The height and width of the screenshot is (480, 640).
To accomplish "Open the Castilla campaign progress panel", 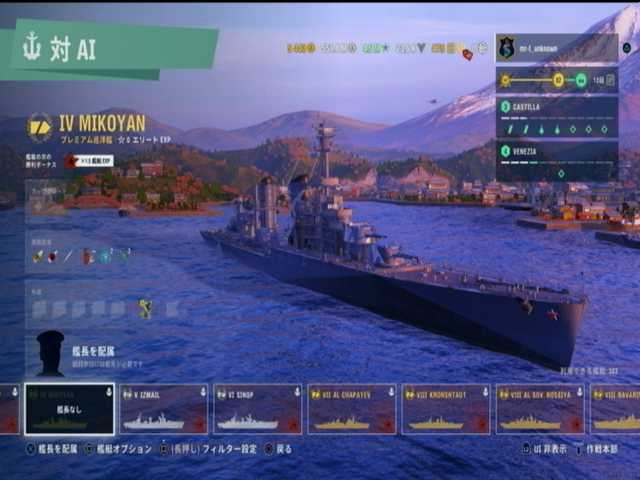I will (556, 117).
